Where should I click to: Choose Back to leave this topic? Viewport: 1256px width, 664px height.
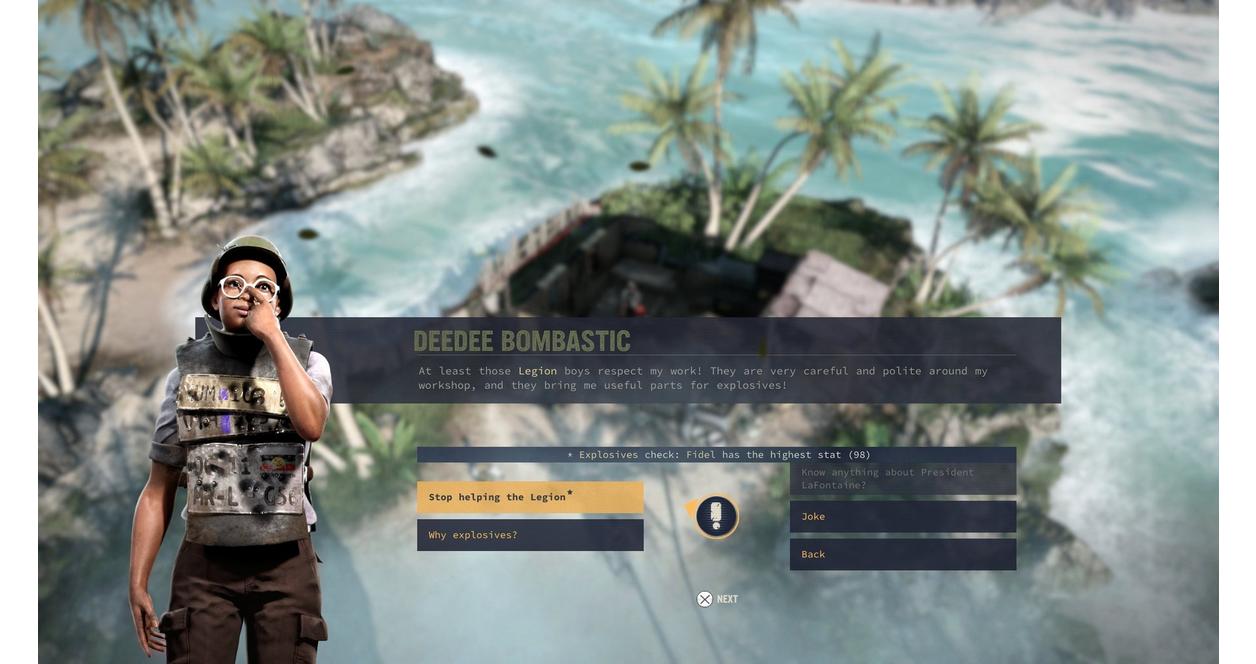pos(902,554)
